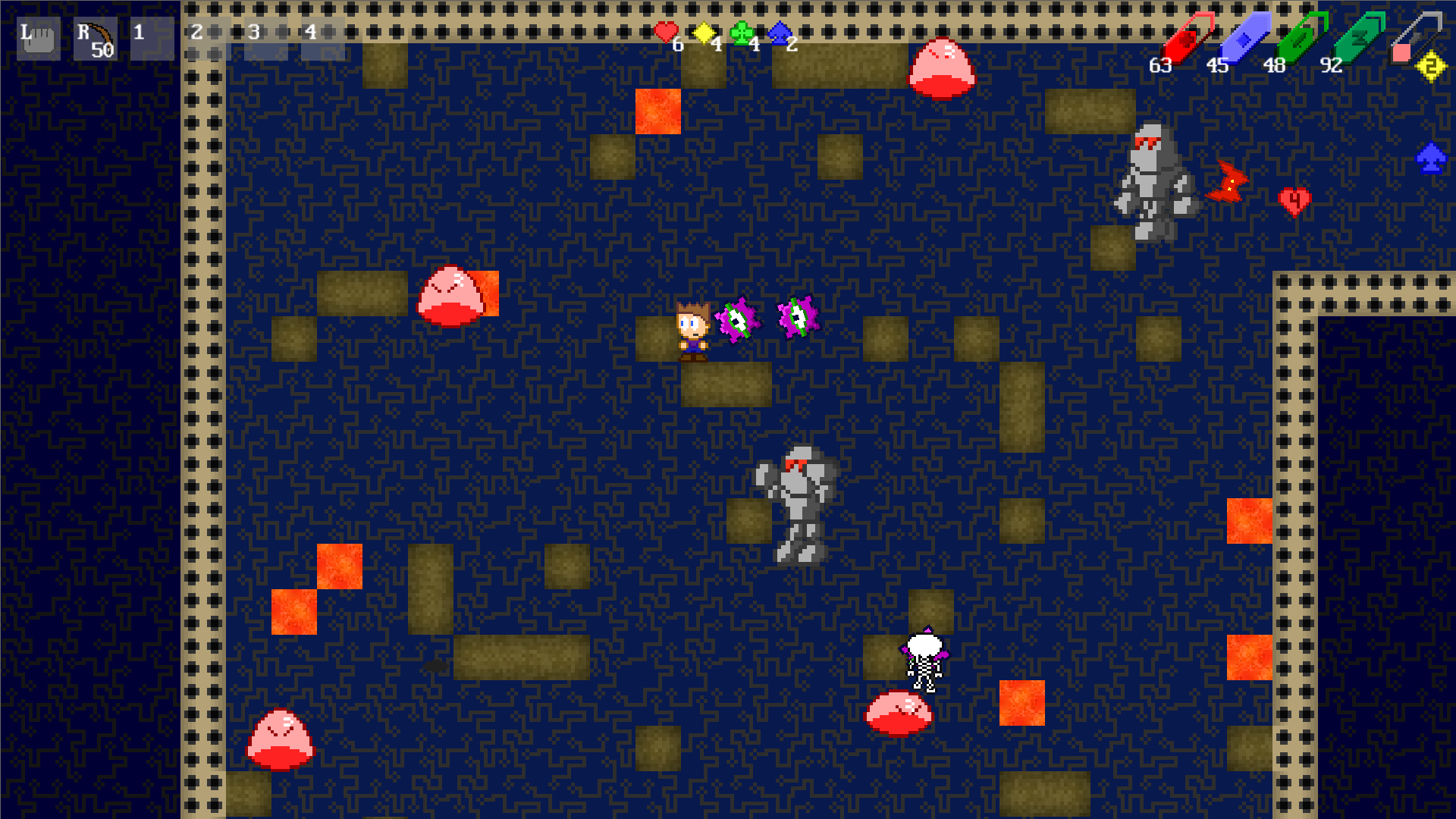Viewport: 1456px width, 819px height.
Task: Click the green club counter showing 4
Action: tap(747, 36)
